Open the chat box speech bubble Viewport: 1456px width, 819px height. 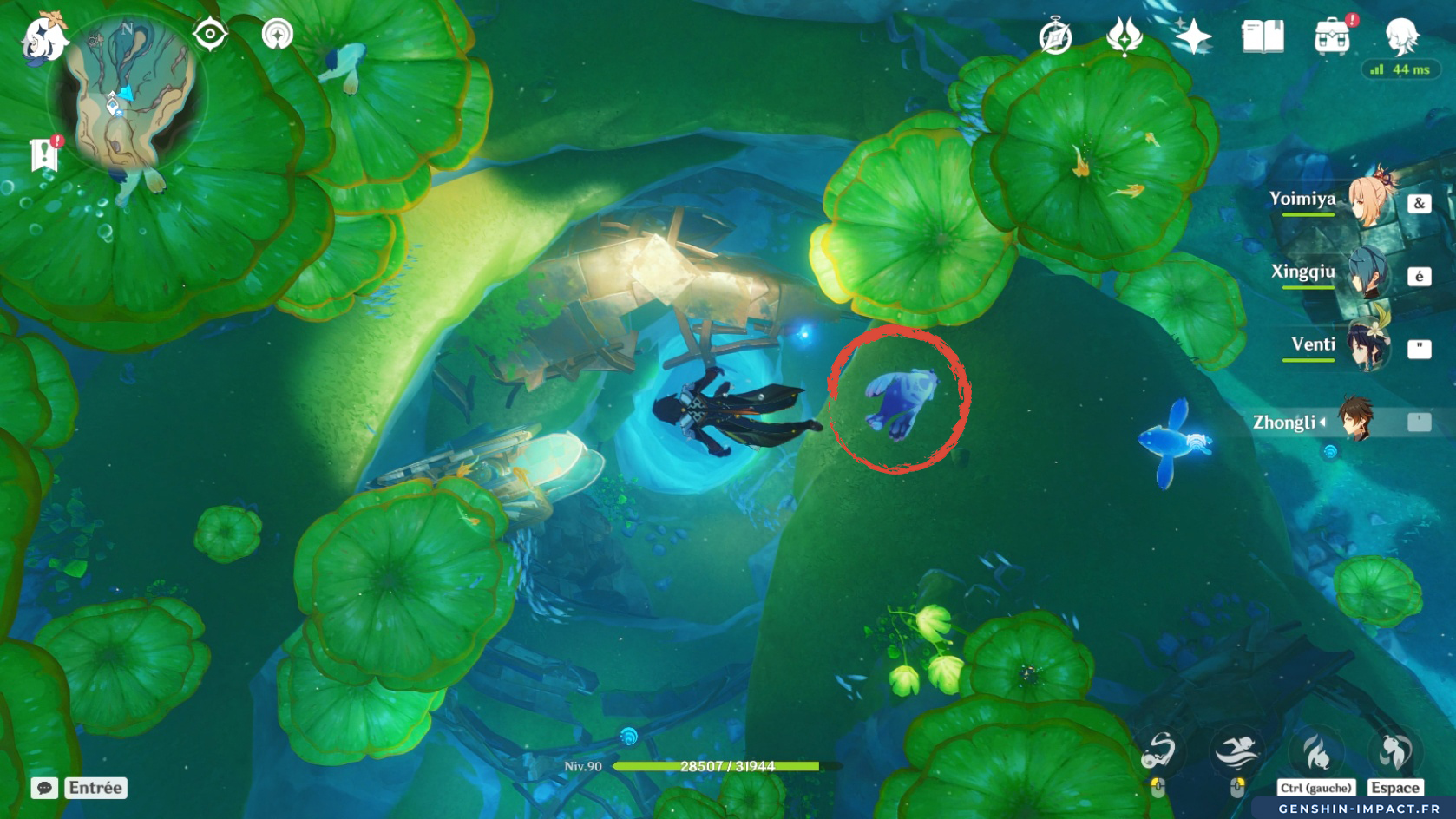pyautogui.click(x=44, y=788)
